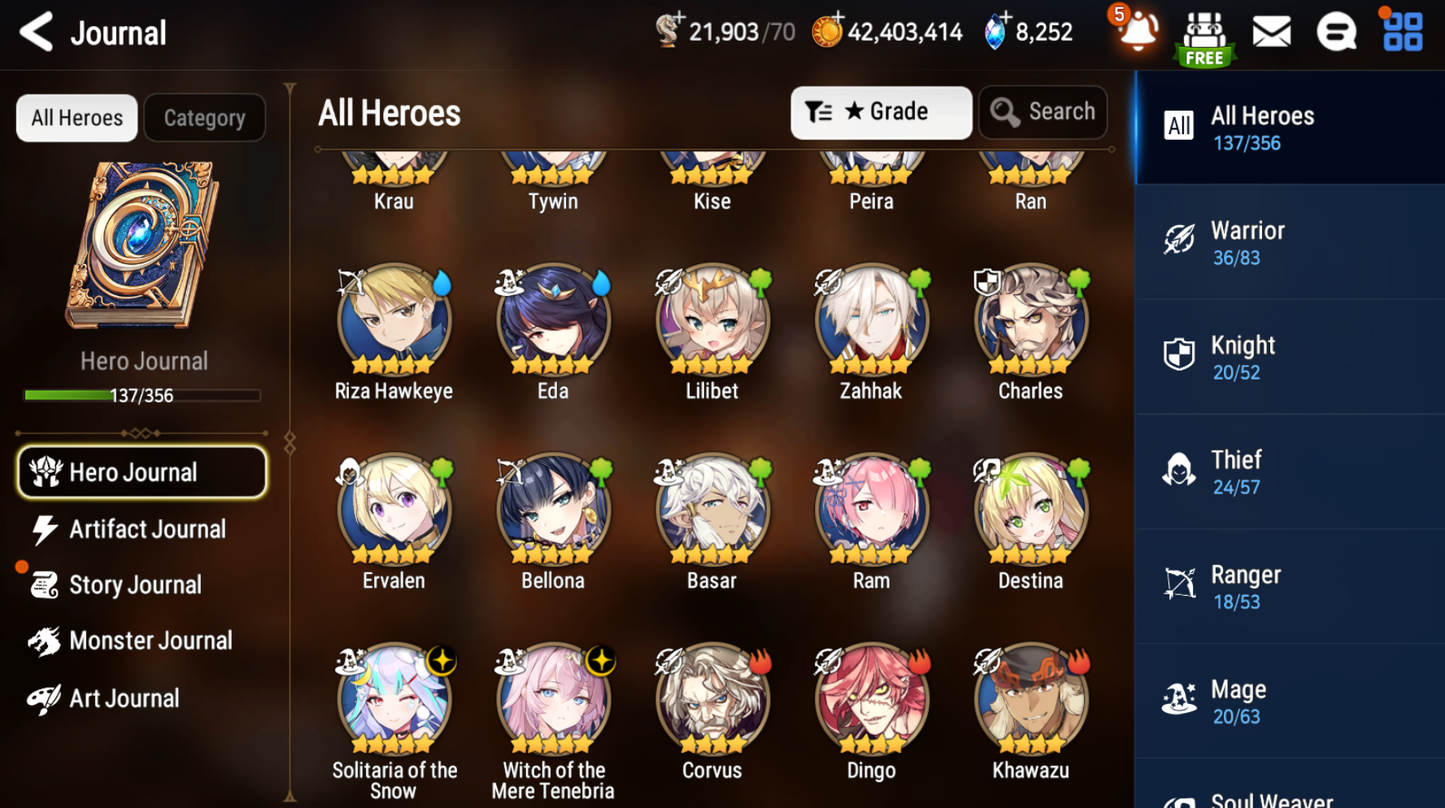Select the Bellona hero portrait
Viewport: 1445px width, 808px height.
coord(553,511)
